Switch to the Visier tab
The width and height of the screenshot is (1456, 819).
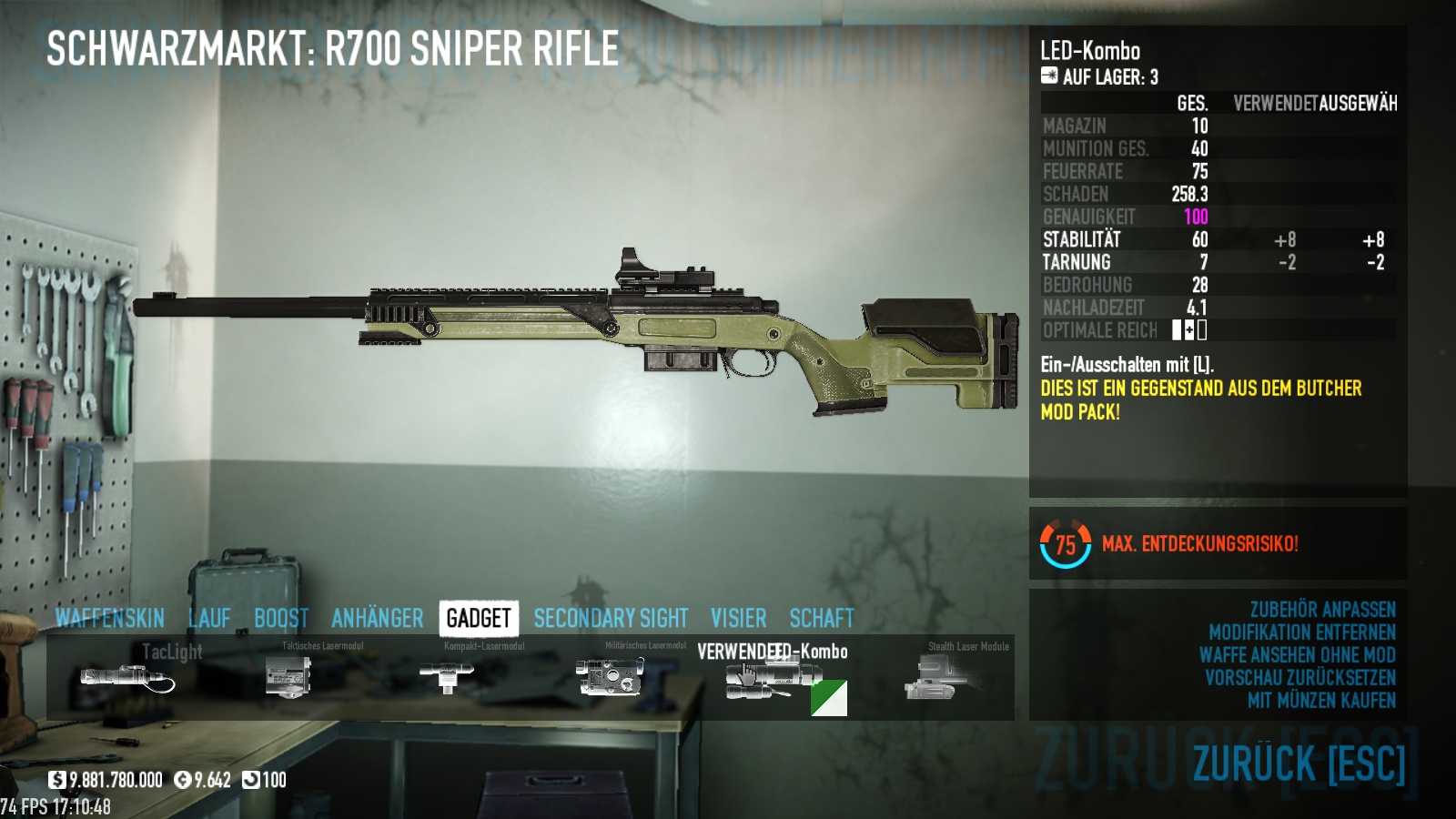click(x=738, y=619)
